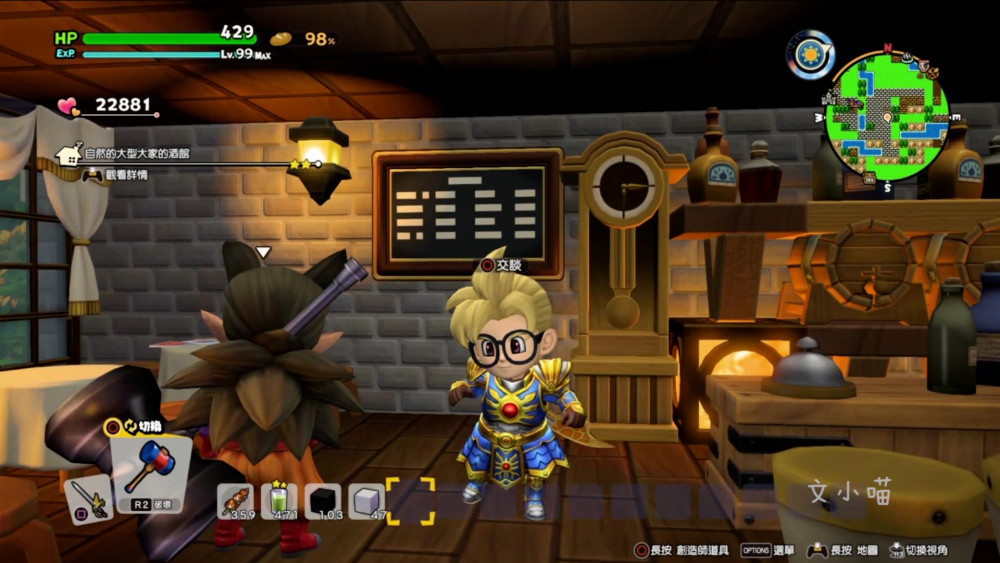The width and height of the screenshot is (1000, 563).
Task: Click the sun day-night clock icon
Action: [x=809, y=54]
